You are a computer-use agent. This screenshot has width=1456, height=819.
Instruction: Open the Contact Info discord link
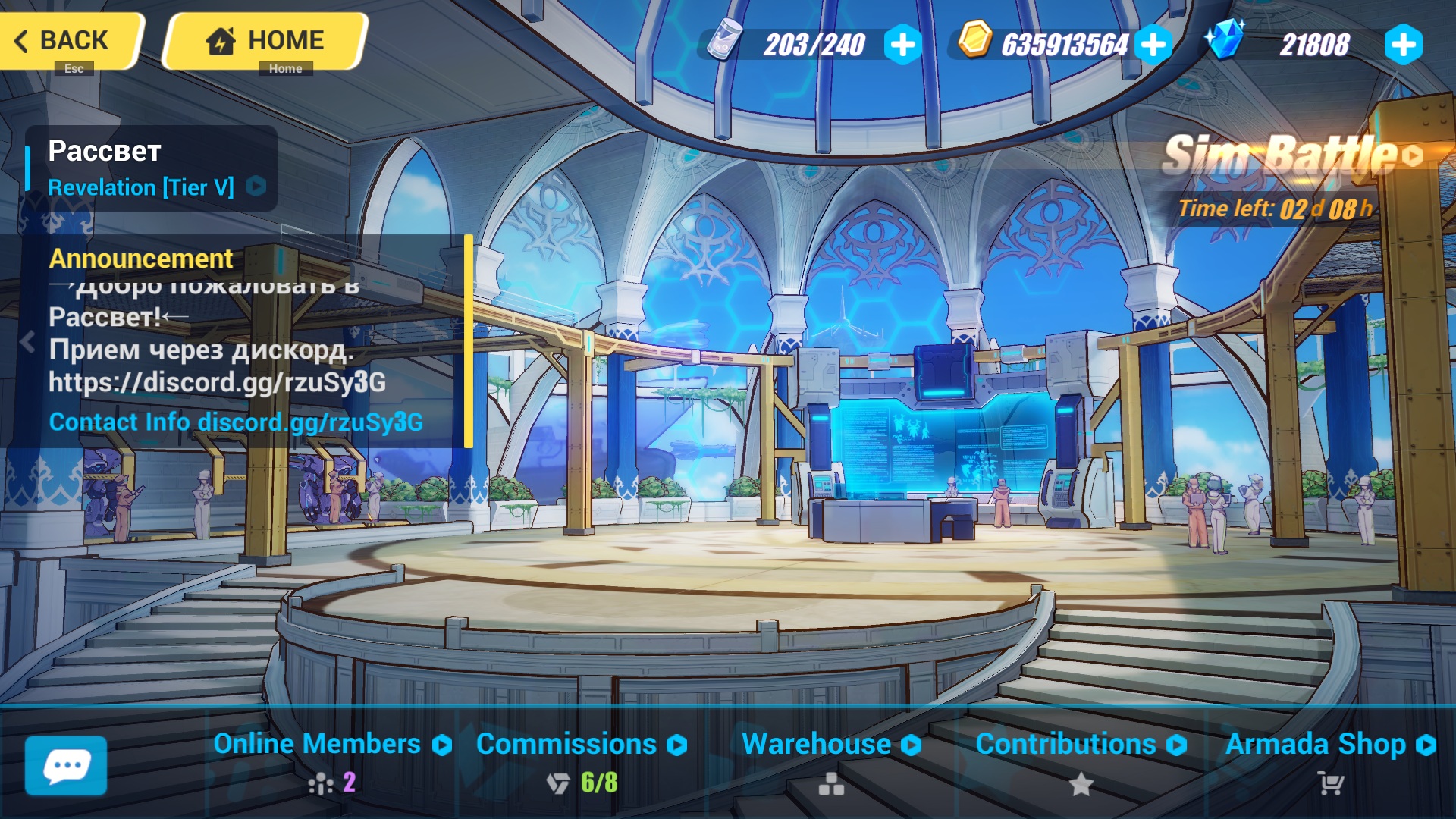click(x=236, y=422)
